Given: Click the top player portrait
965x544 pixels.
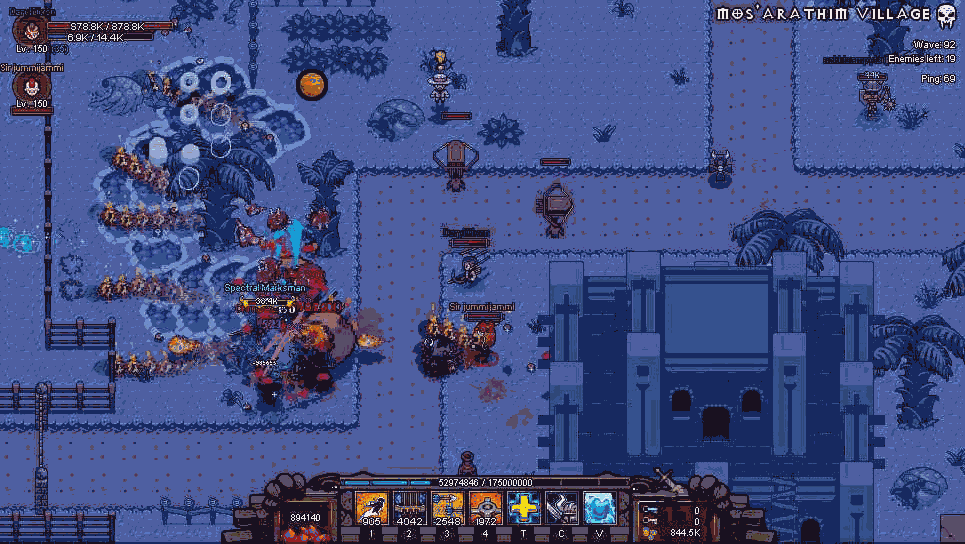Looking at the screenshot, I should coord(30,29).
